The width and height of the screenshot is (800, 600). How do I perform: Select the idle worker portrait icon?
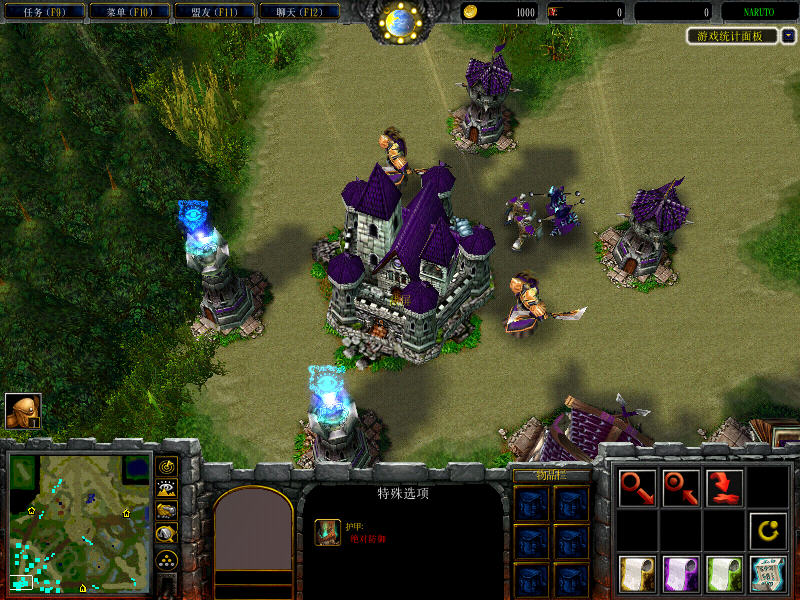[x=22, y=411]
